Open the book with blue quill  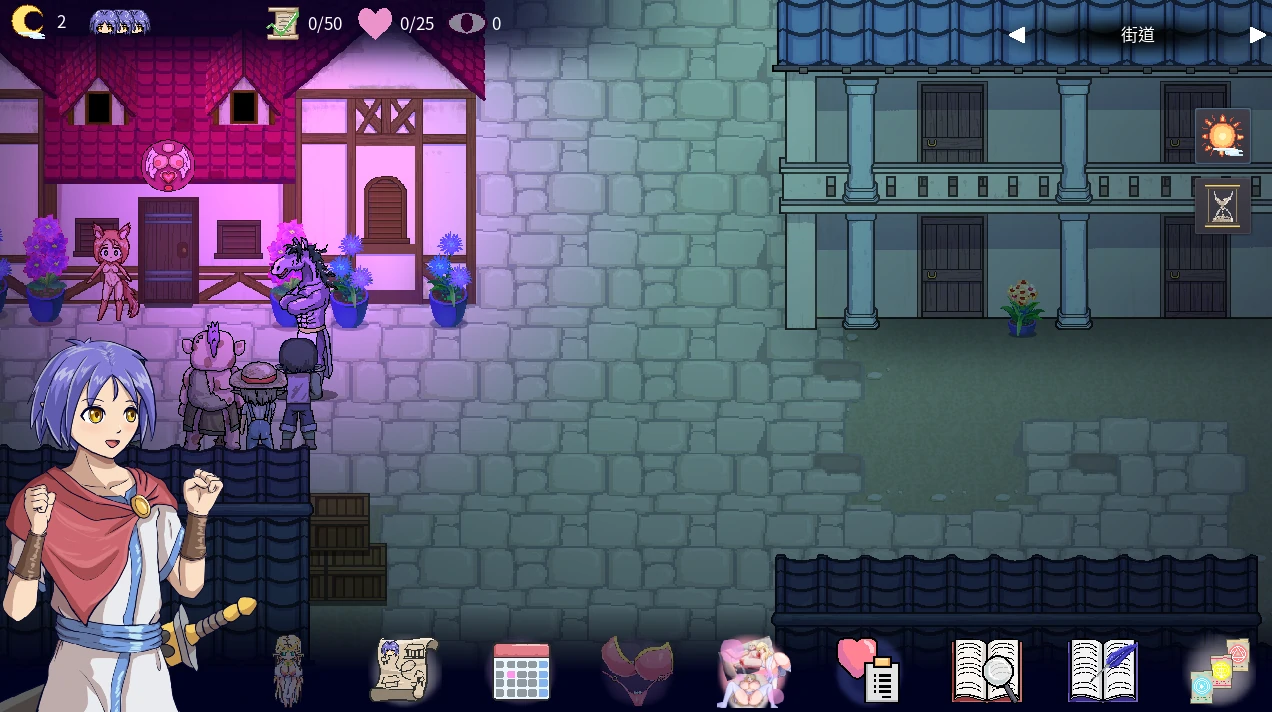click(1103, 670)
